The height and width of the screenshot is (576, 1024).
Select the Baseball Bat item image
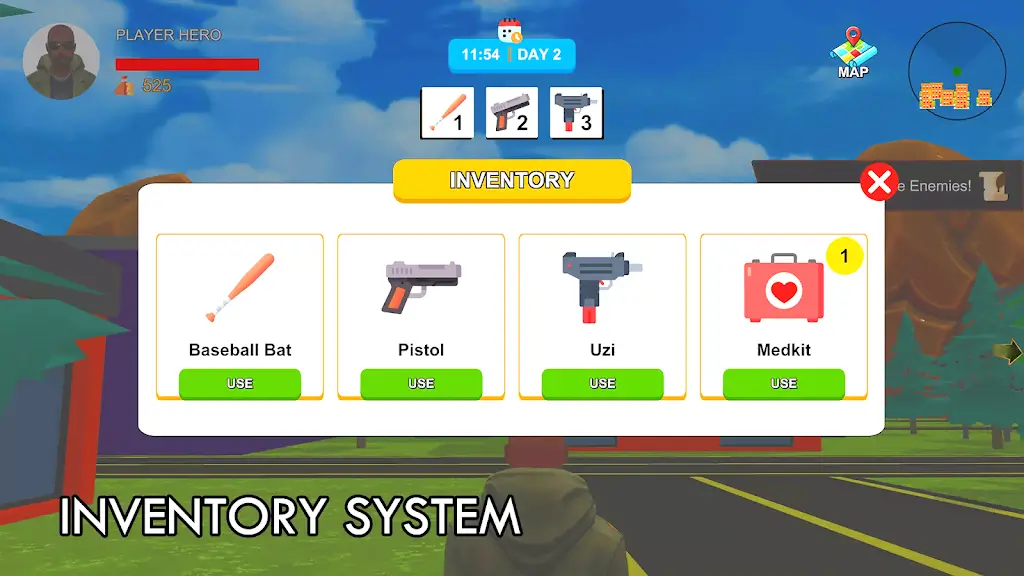(240, 288)
